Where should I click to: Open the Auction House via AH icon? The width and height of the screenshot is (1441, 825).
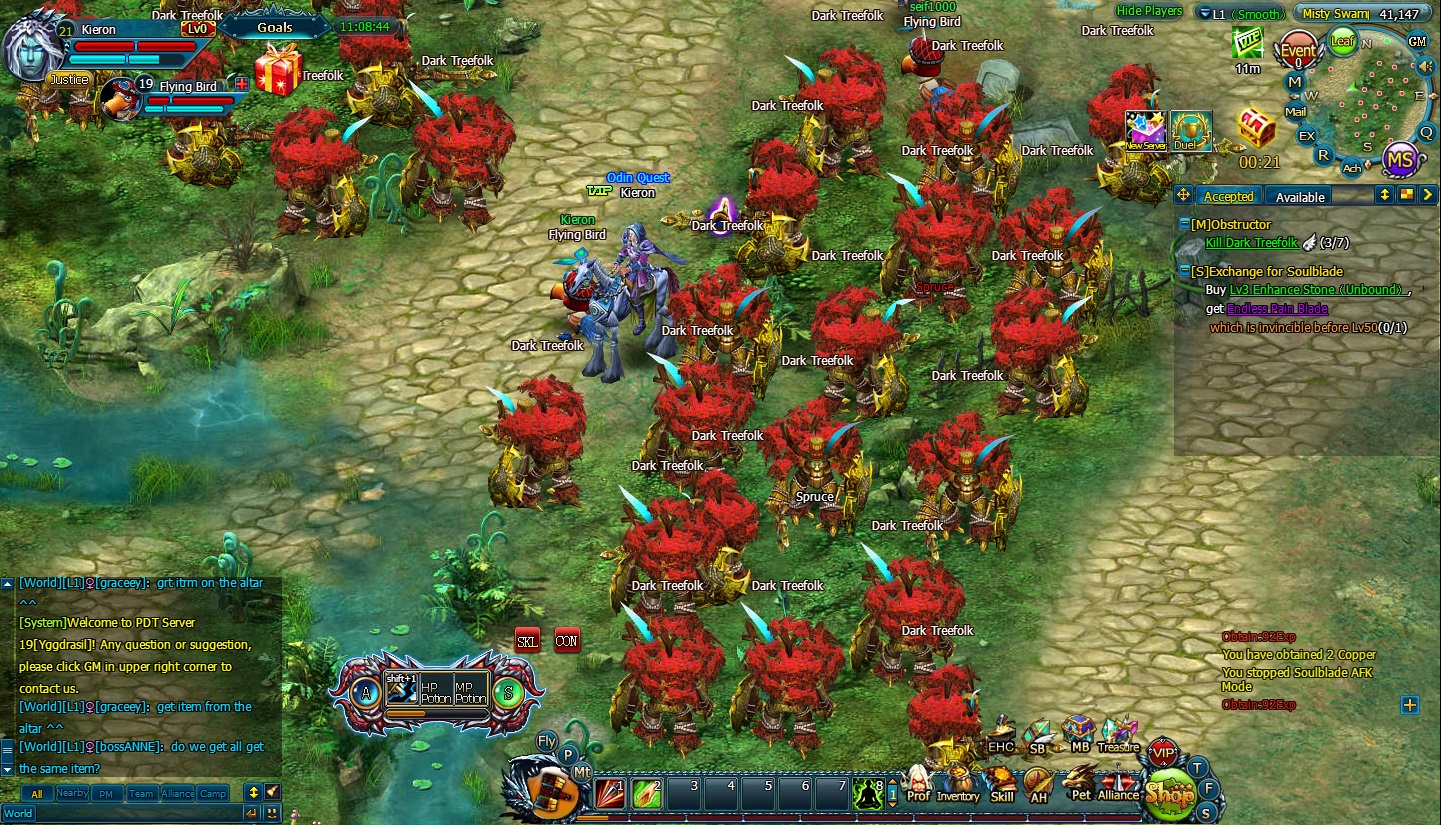(x=1037, y=780)
